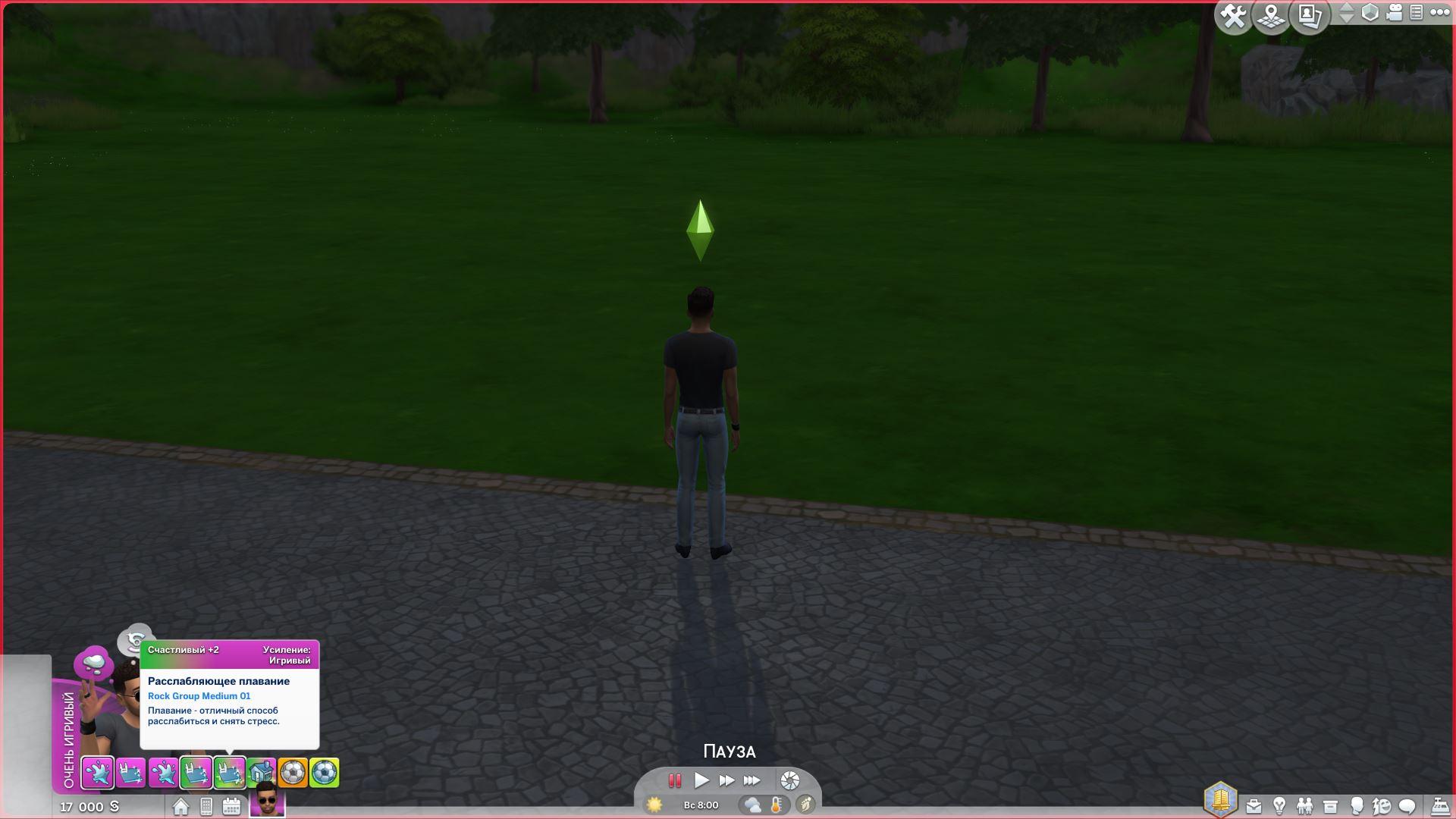1456x819 pixels.
Task: Open the weather forecast icon
Action: (752, 805)
